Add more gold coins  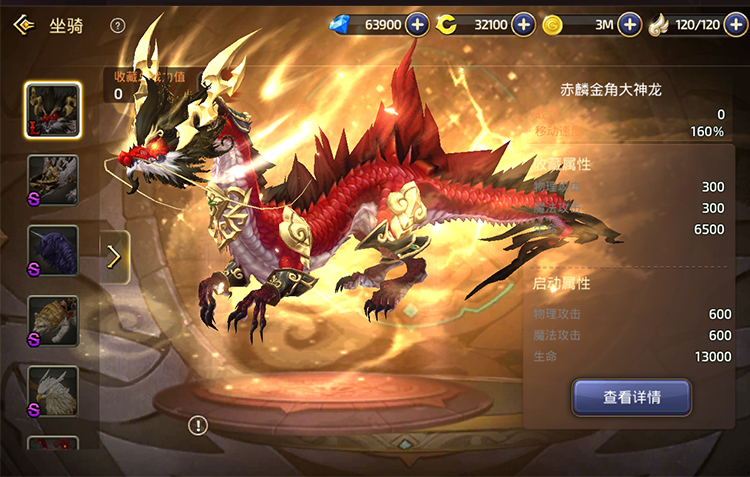pyautogui.click(x=629, y=25)
